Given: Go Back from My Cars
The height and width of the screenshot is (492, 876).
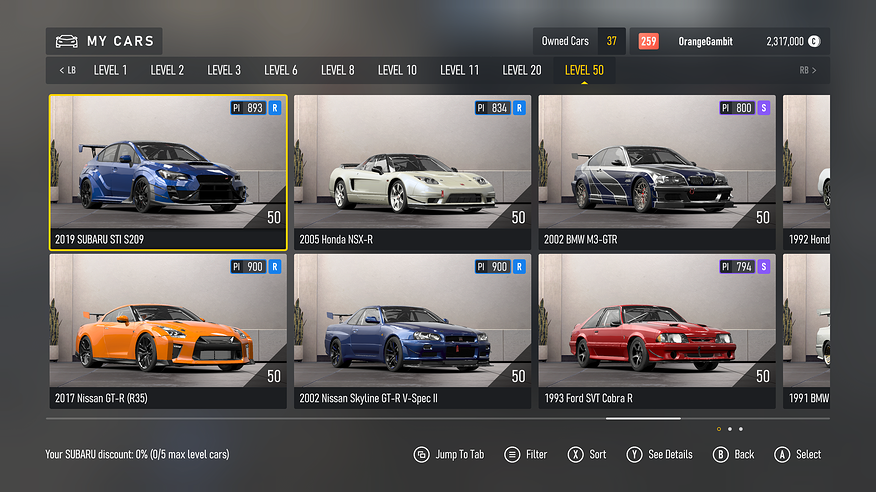Looking at the screenshot, I should point(733,454).
